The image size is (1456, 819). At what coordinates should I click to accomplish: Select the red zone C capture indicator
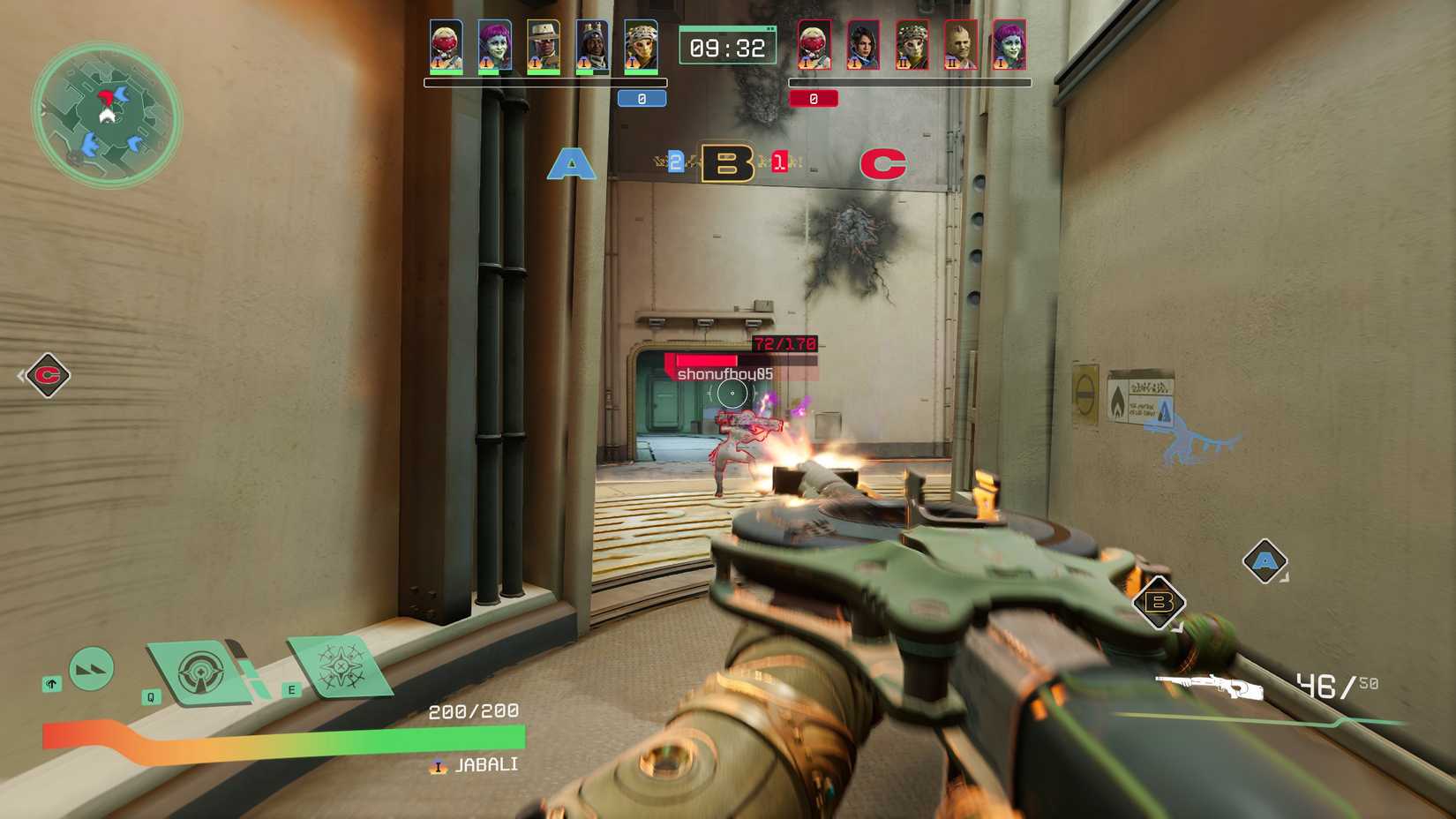(882, 164)
